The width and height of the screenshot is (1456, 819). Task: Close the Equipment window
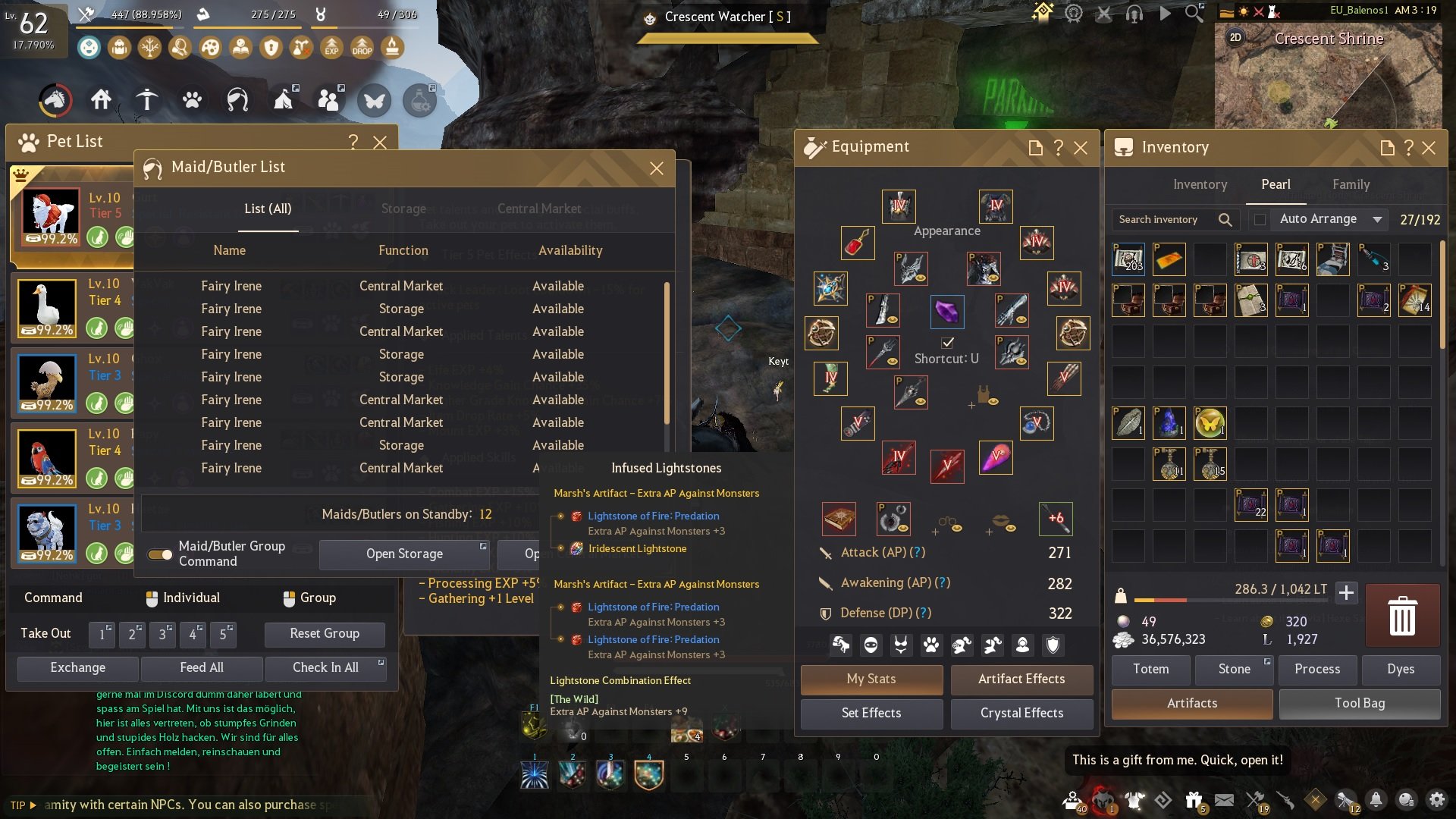coord(1081,148)
